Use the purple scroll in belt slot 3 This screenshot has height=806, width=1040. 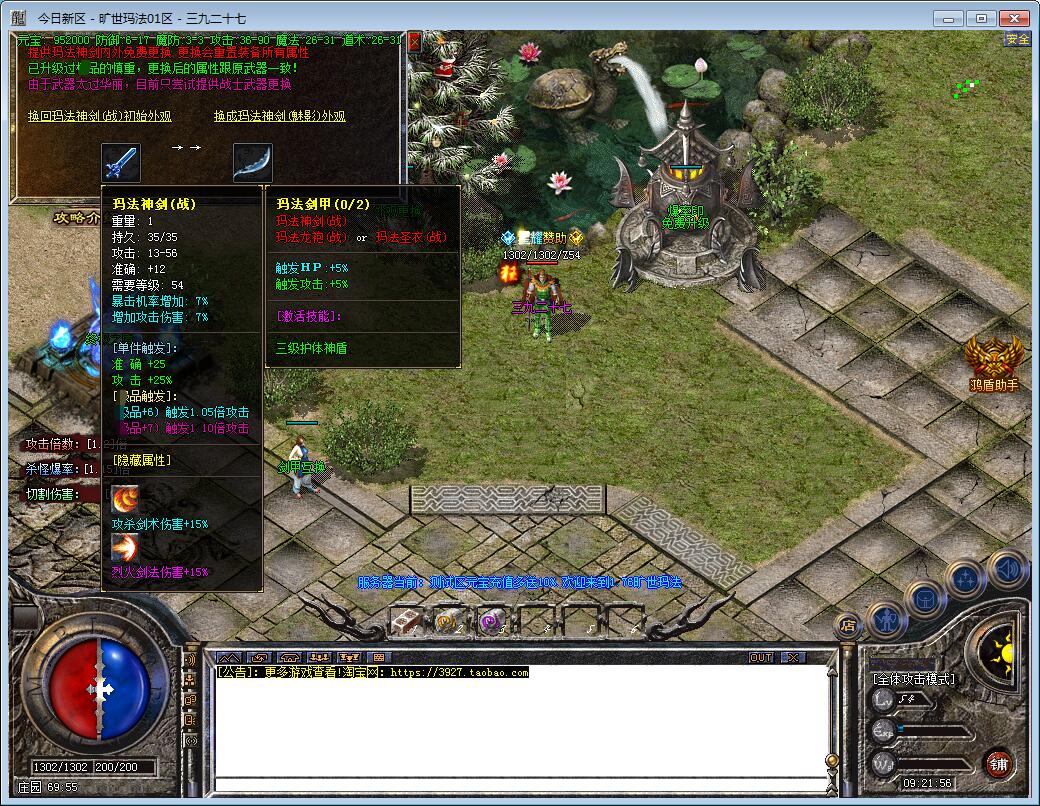490,622
